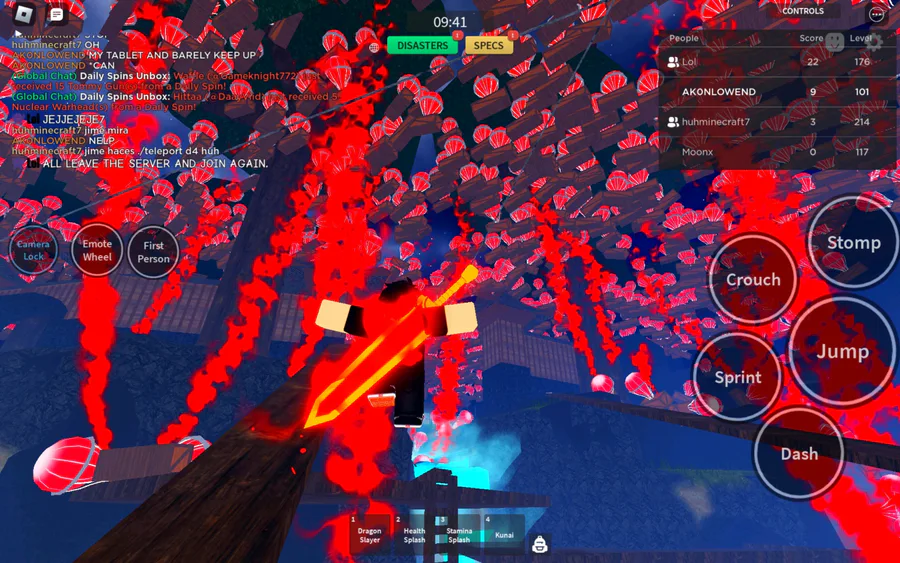
Task: Select player Lol in the leaderboard
Action: tap(689, 62)
